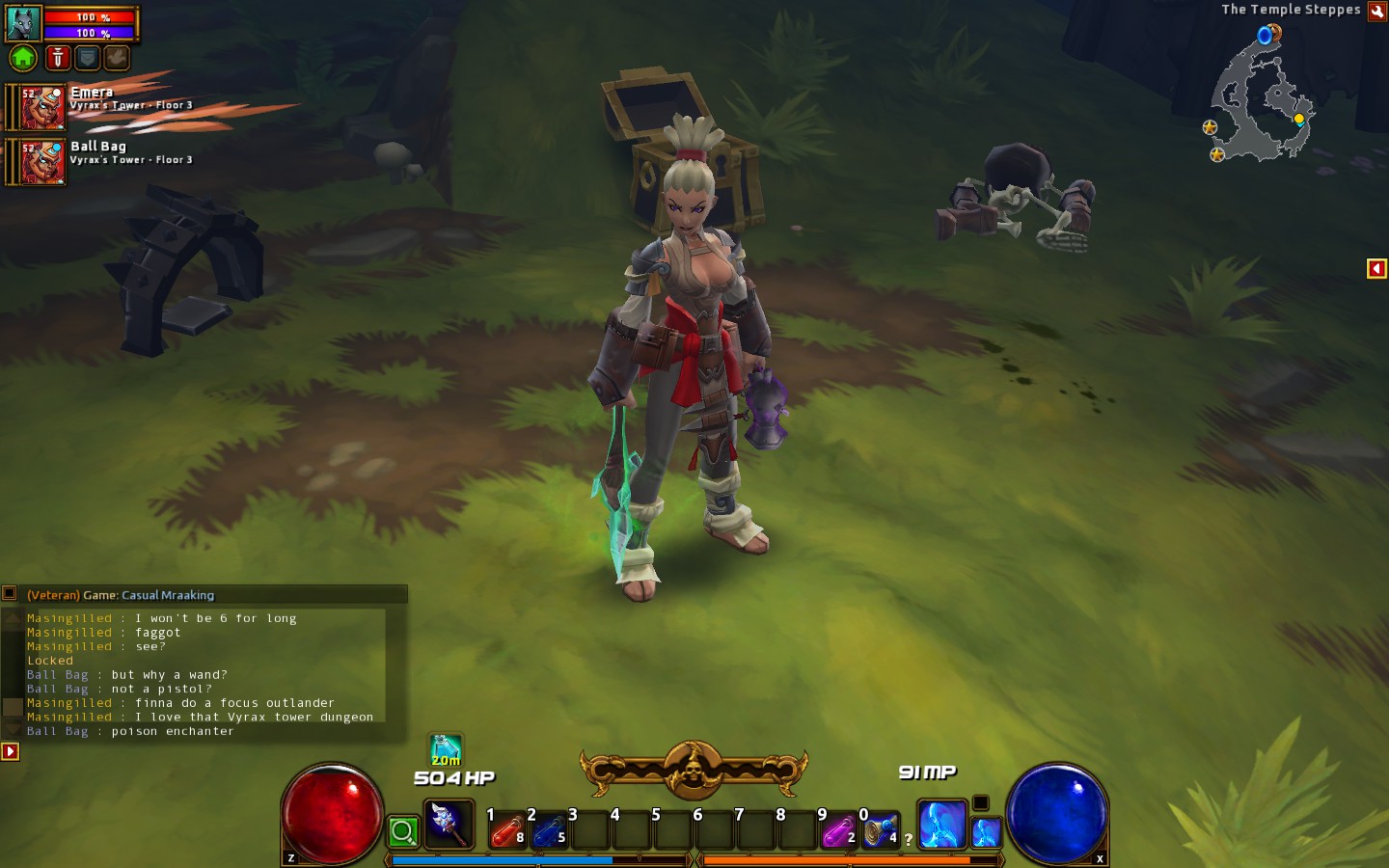
Task: Choose the pet passive dove stance
Action: (117, 59)
